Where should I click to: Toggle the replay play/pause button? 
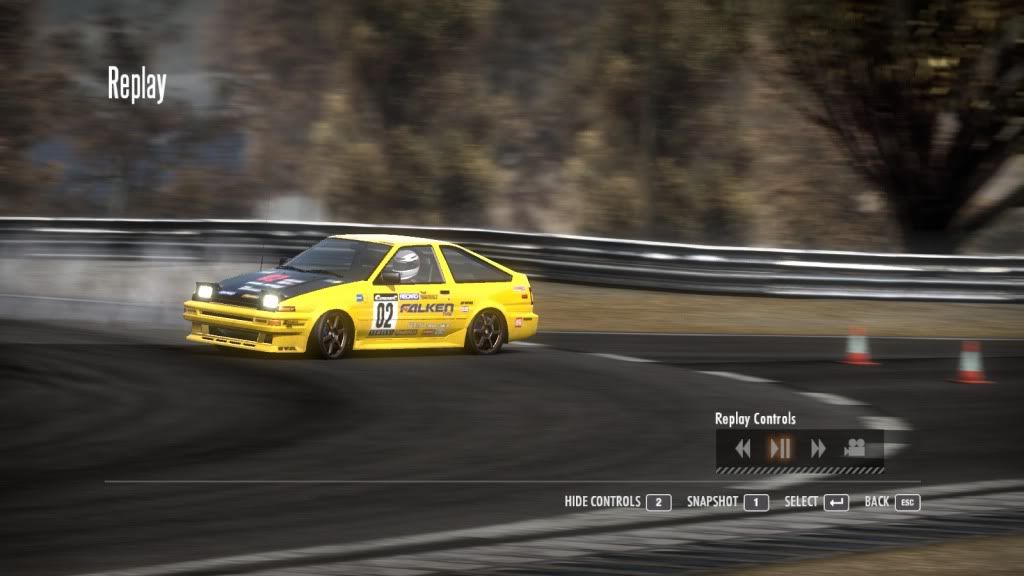coord(780,448)
